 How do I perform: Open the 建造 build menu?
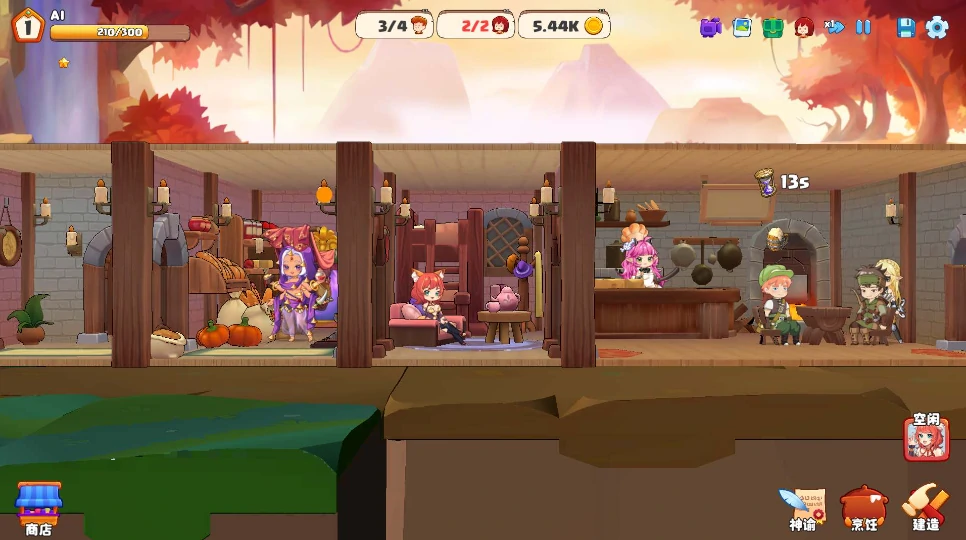[x=926, y=505]
